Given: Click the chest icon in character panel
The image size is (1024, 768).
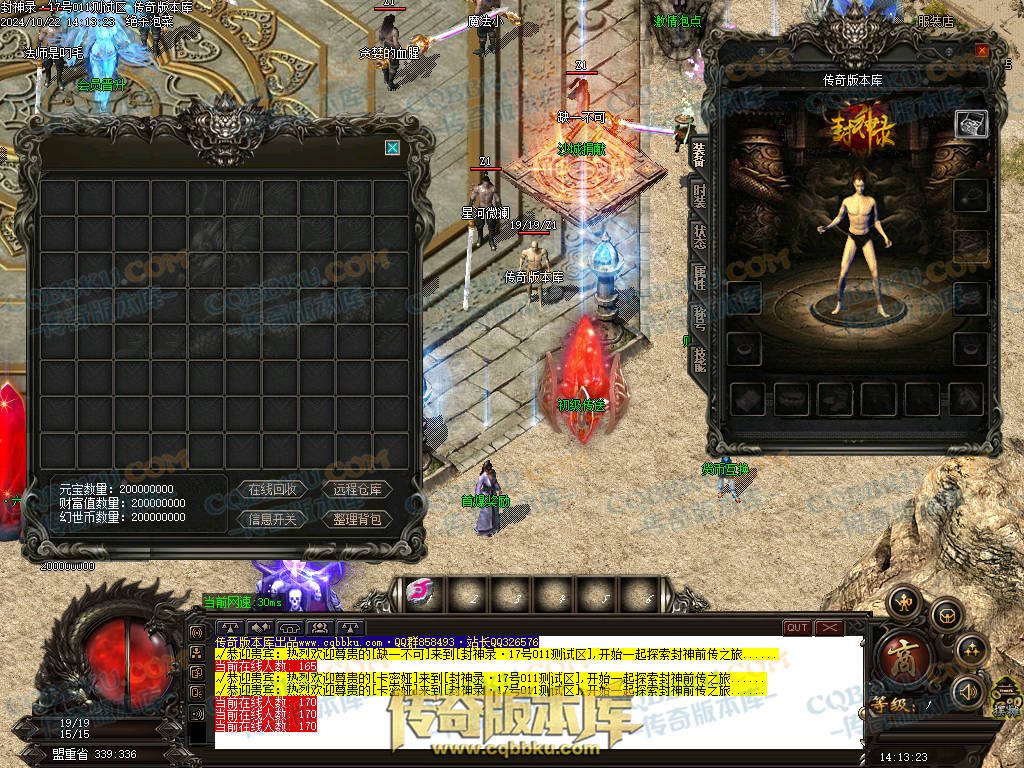Looking at the screenshot, I should pos(972,123).
